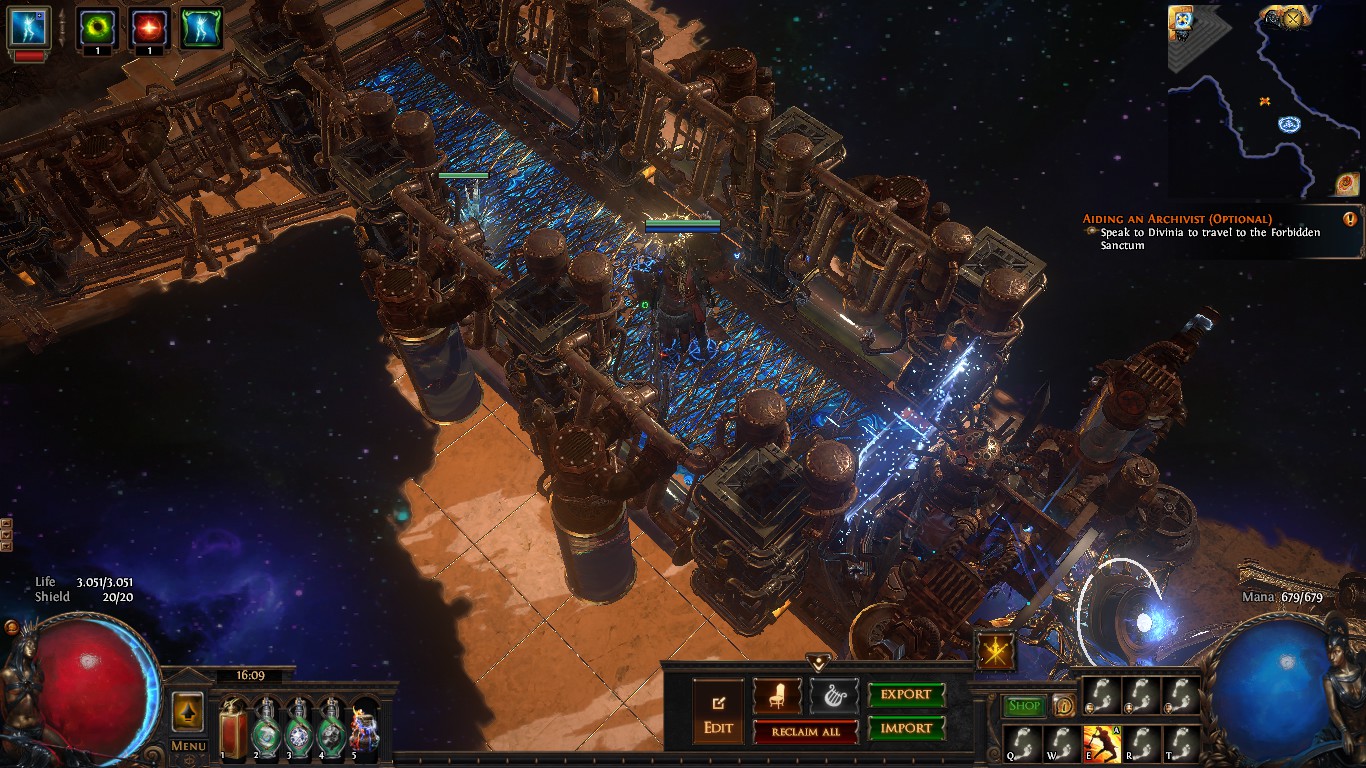Import a hideout layout

tap(906, 728)
